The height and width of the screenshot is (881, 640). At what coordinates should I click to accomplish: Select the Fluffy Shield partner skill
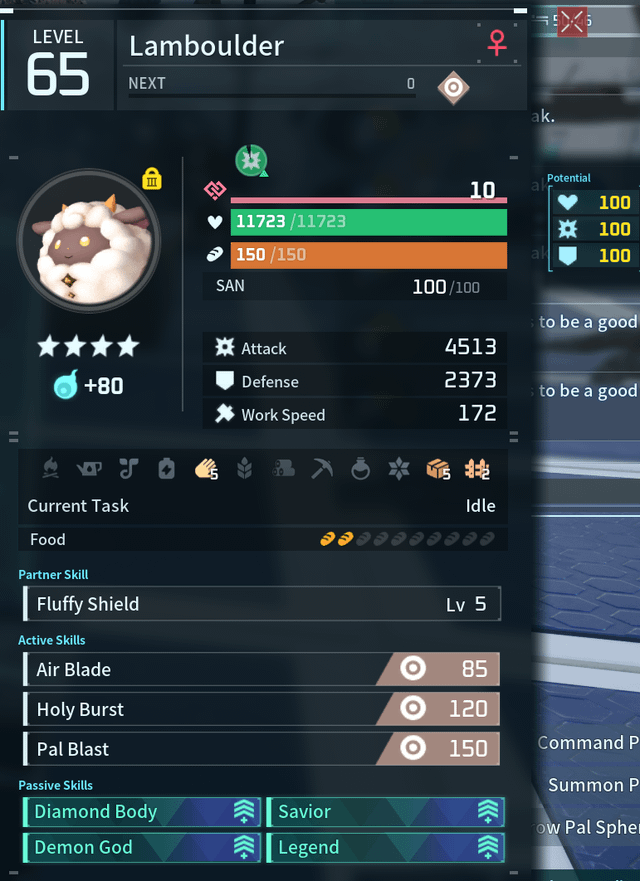261,604
